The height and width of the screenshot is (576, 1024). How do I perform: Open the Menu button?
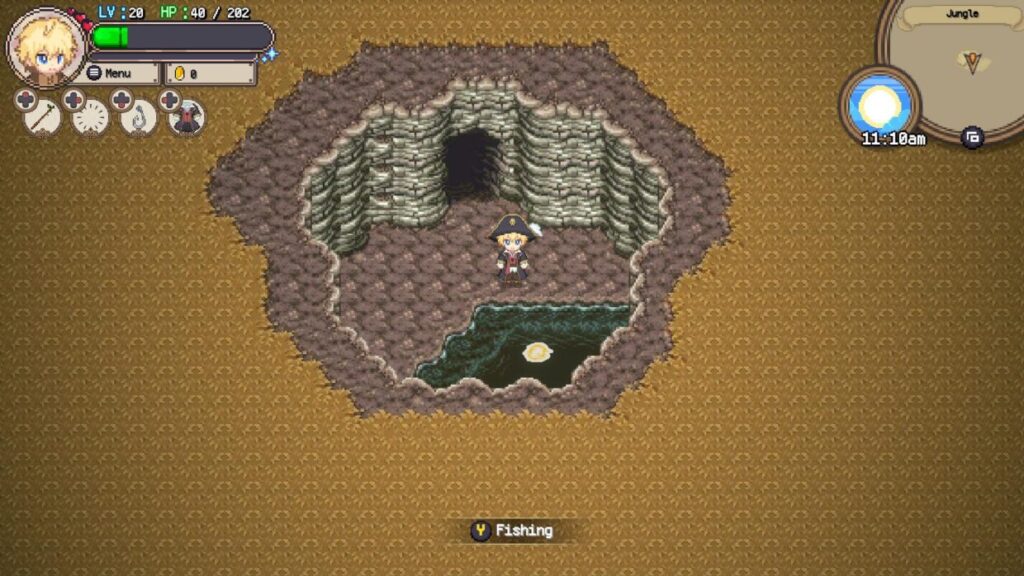coord(121,73)
